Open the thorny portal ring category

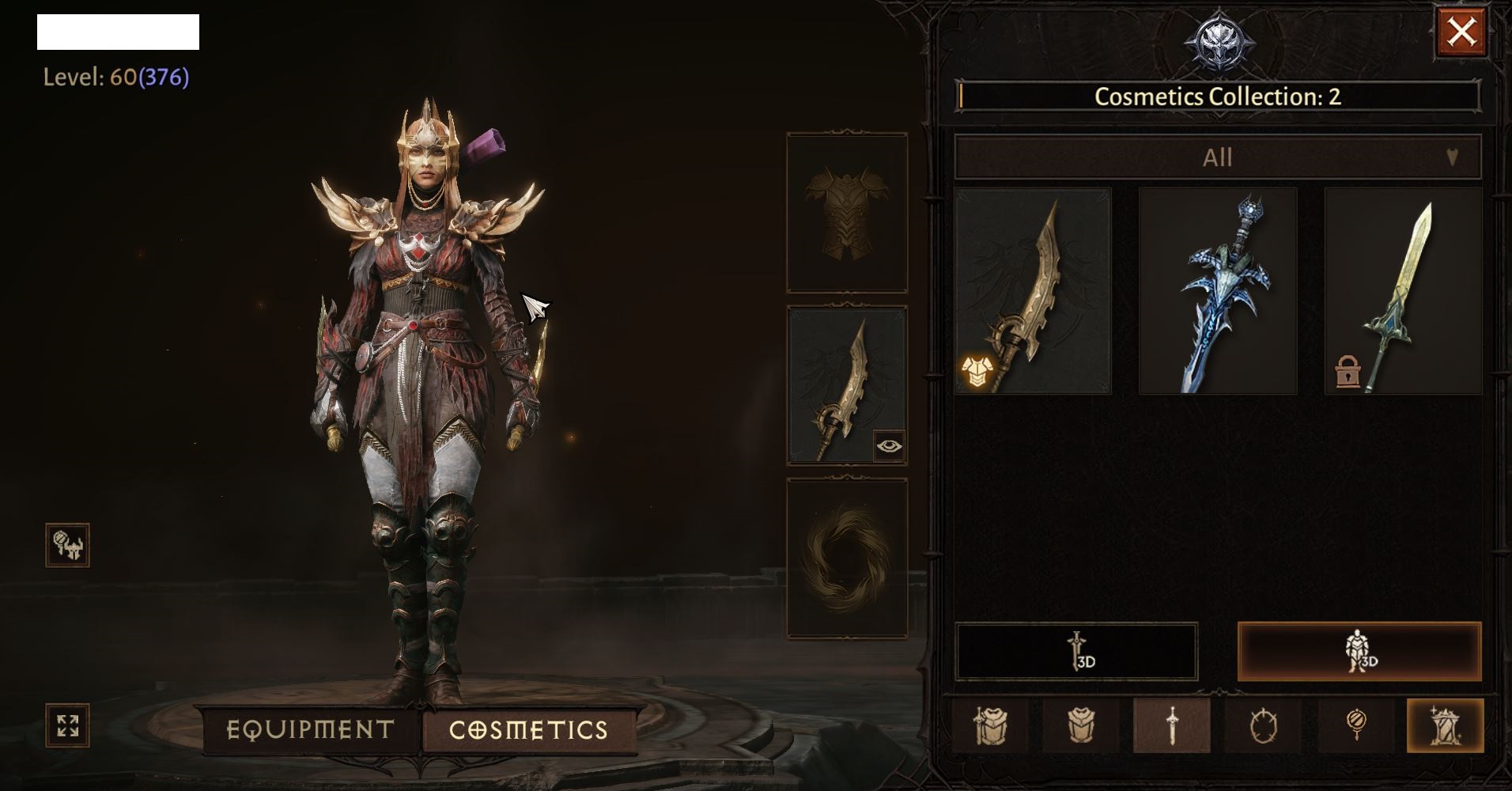pyautogui.click(x=1263, y=725)
